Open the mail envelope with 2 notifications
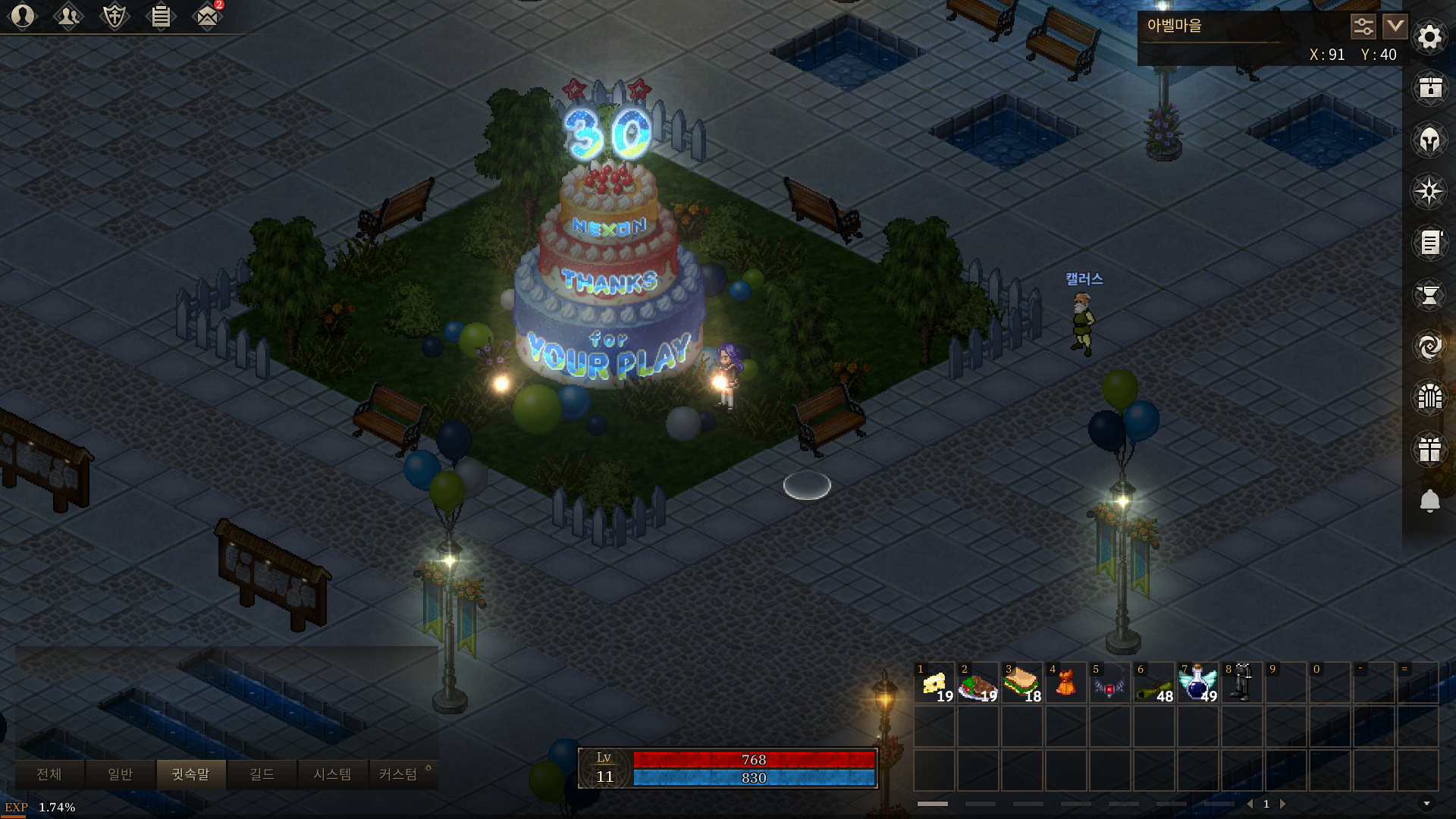Screen dimensions: 1456x819 coord(206,16)
